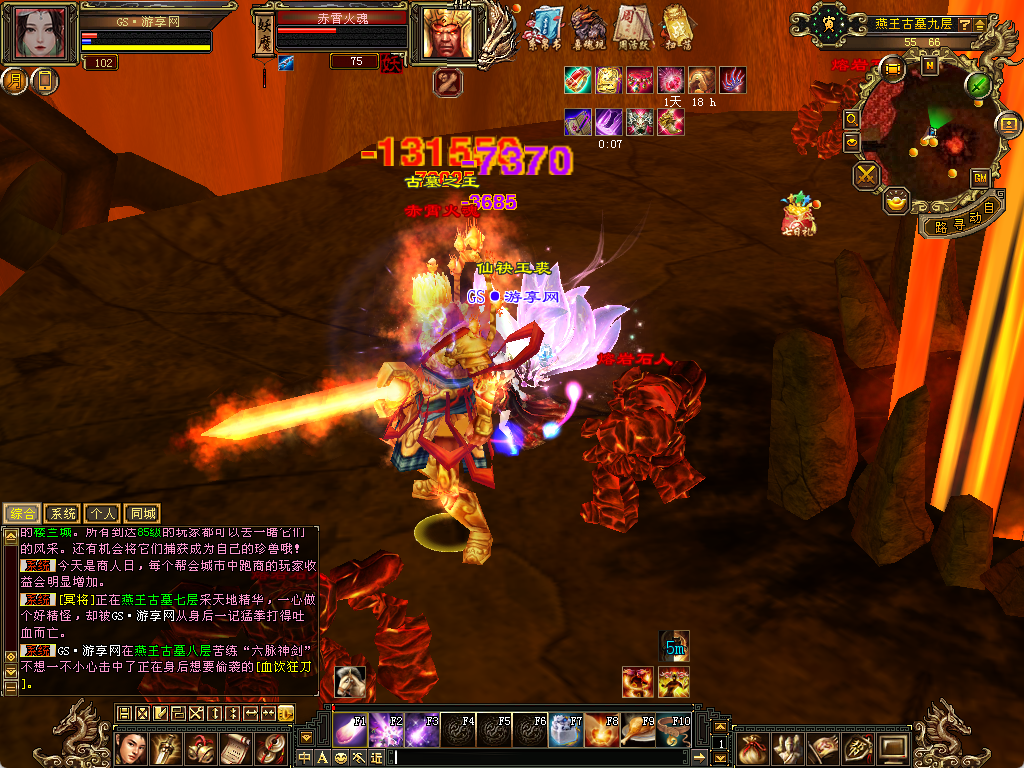This screenshot has width=1024, height=768.
Task: Switch to the 系统 chat tab
Action: pos(62,513)
